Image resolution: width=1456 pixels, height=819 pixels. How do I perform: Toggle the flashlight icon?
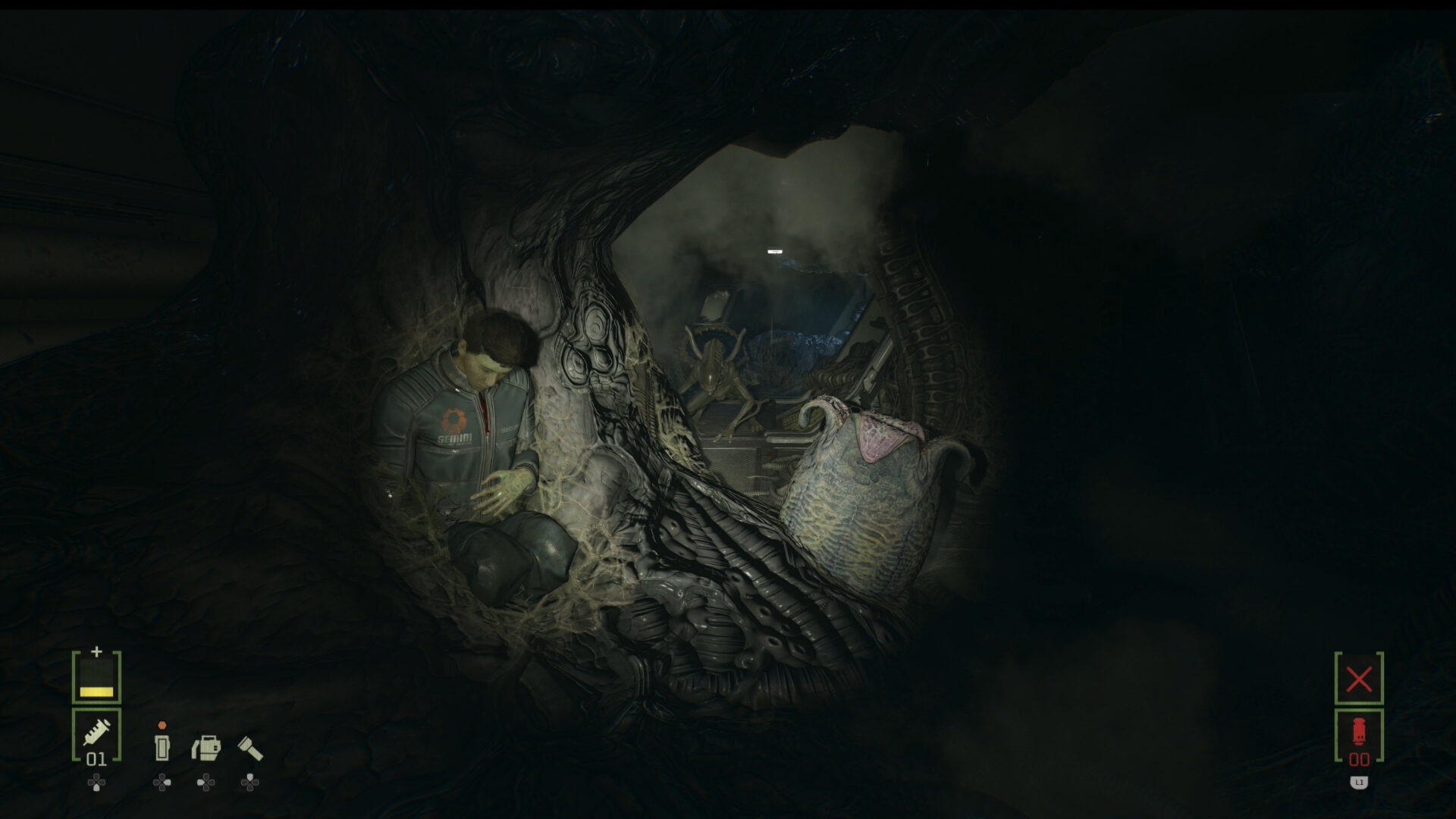(x=250, y=748)
